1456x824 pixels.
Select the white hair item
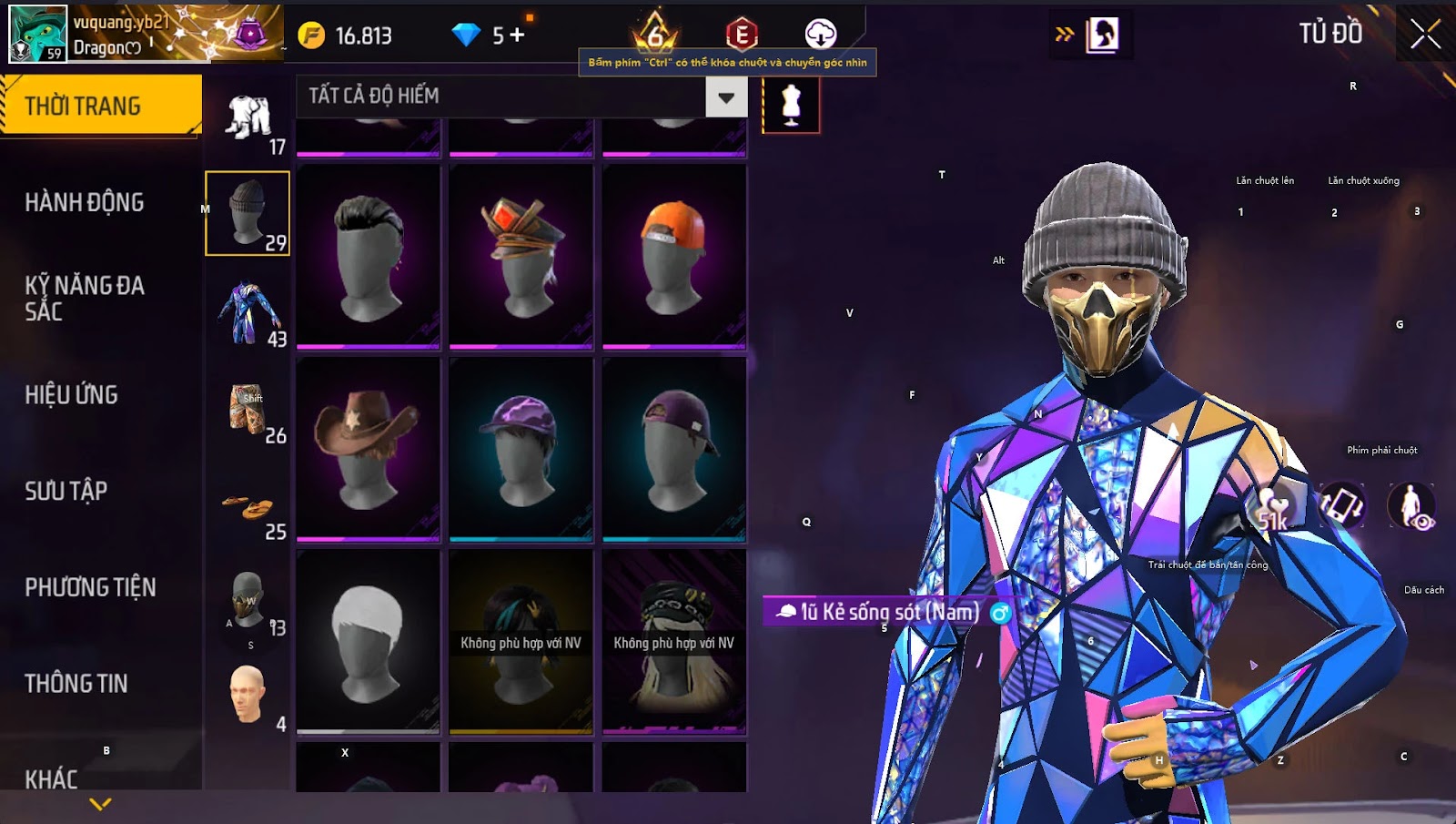[368, 641]
